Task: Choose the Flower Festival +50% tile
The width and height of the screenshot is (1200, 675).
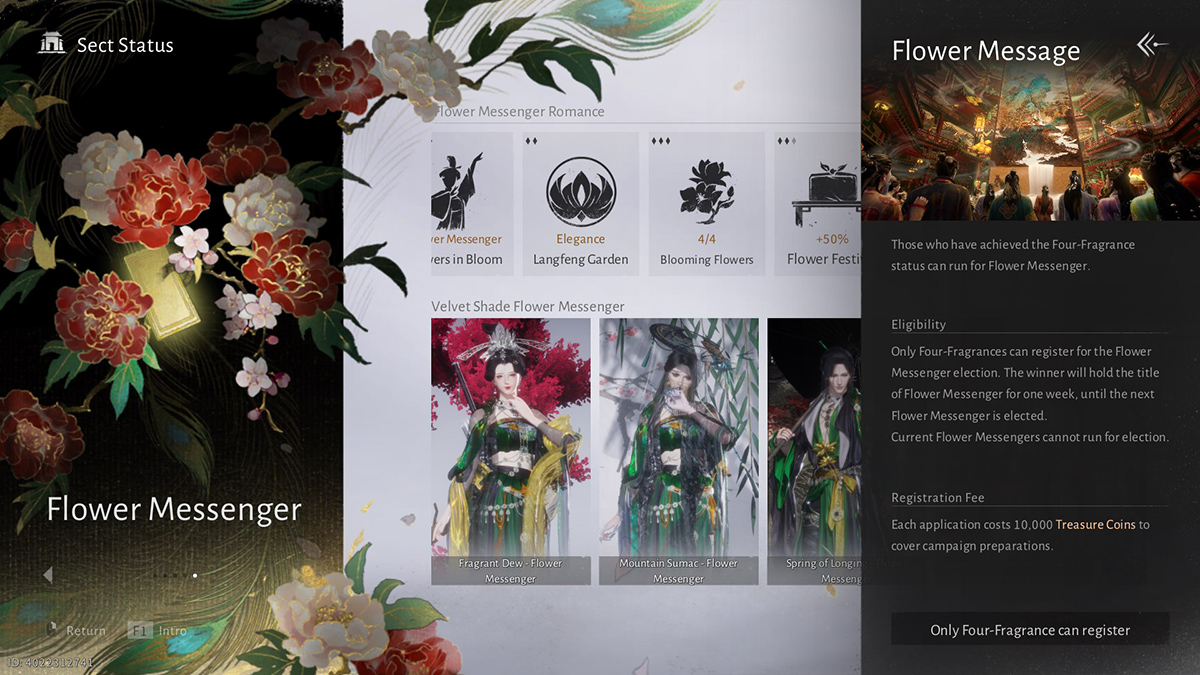Action: coord(817,204)
